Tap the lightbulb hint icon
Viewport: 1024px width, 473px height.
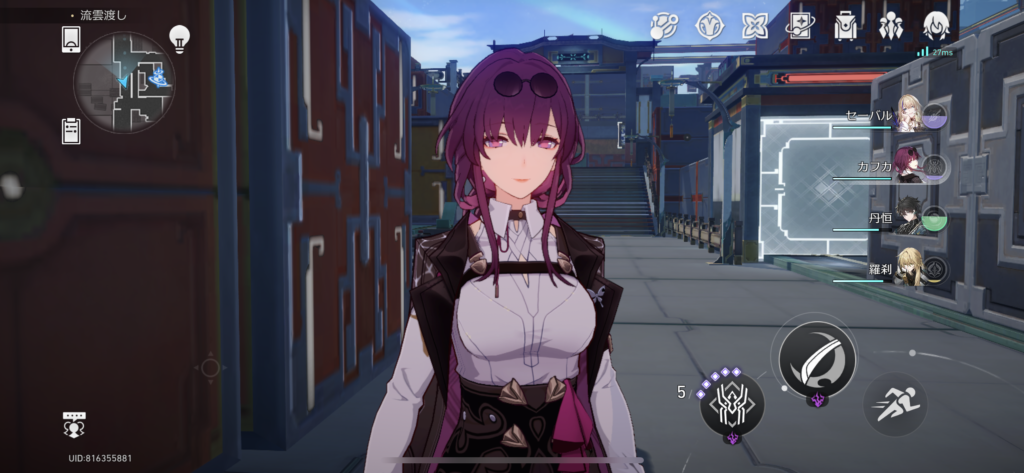179,39
